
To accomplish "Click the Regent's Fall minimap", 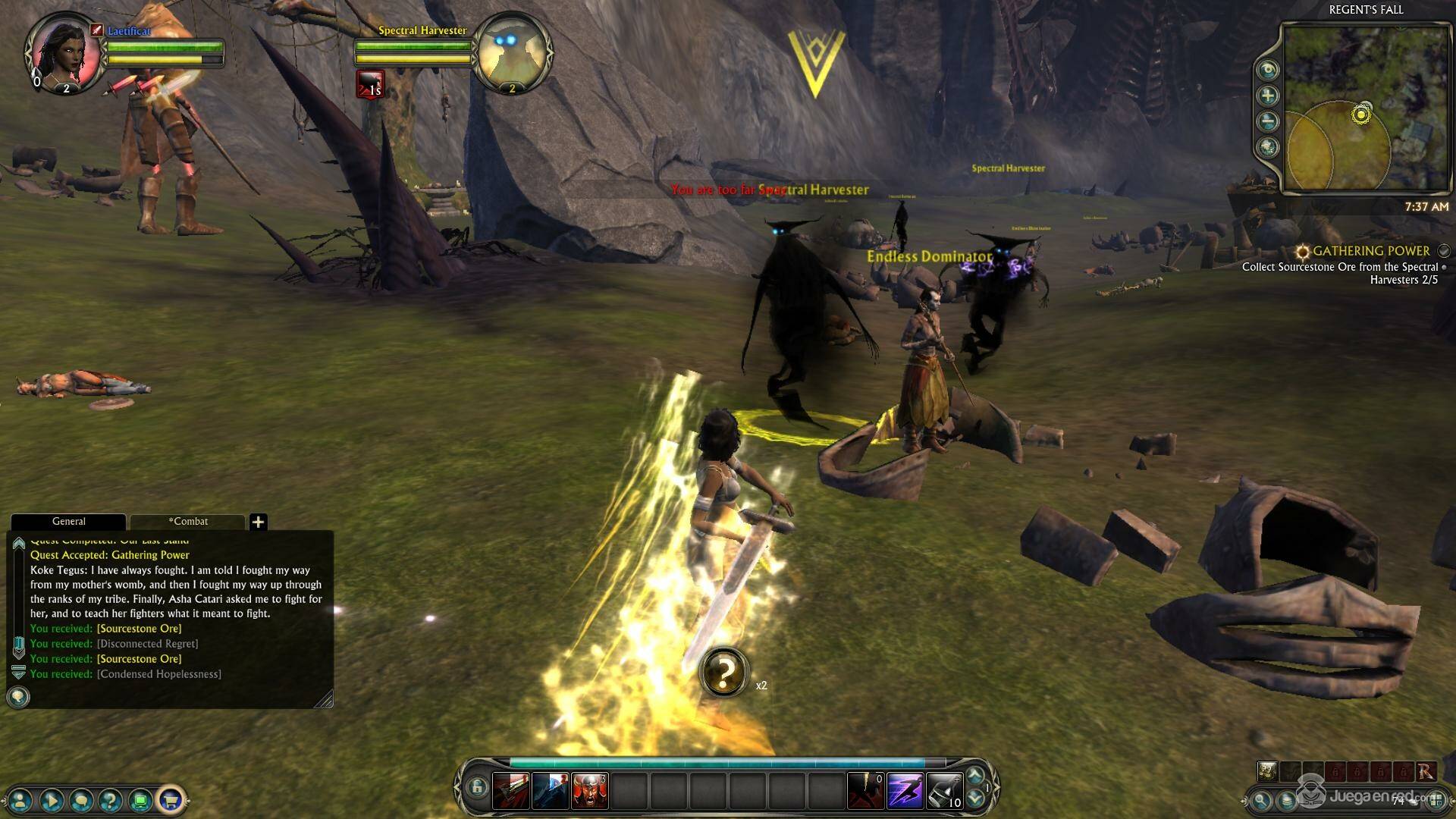I will (1363, 106).
